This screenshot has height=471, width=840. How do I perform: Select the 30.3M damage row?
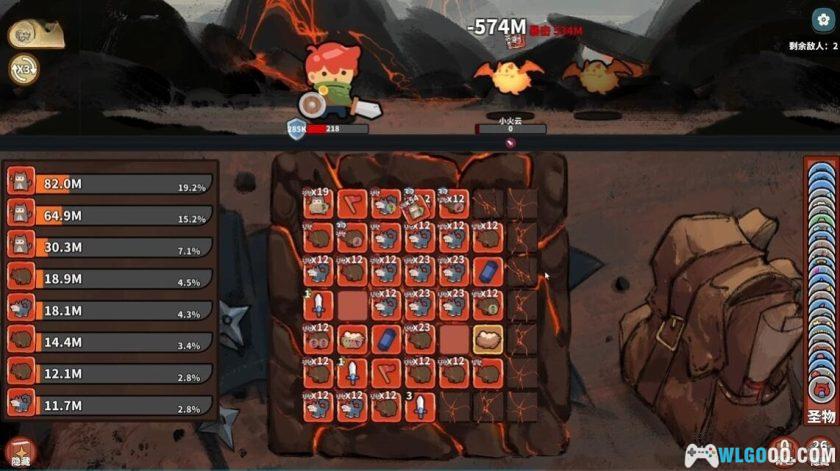click(x=112, y=247)
